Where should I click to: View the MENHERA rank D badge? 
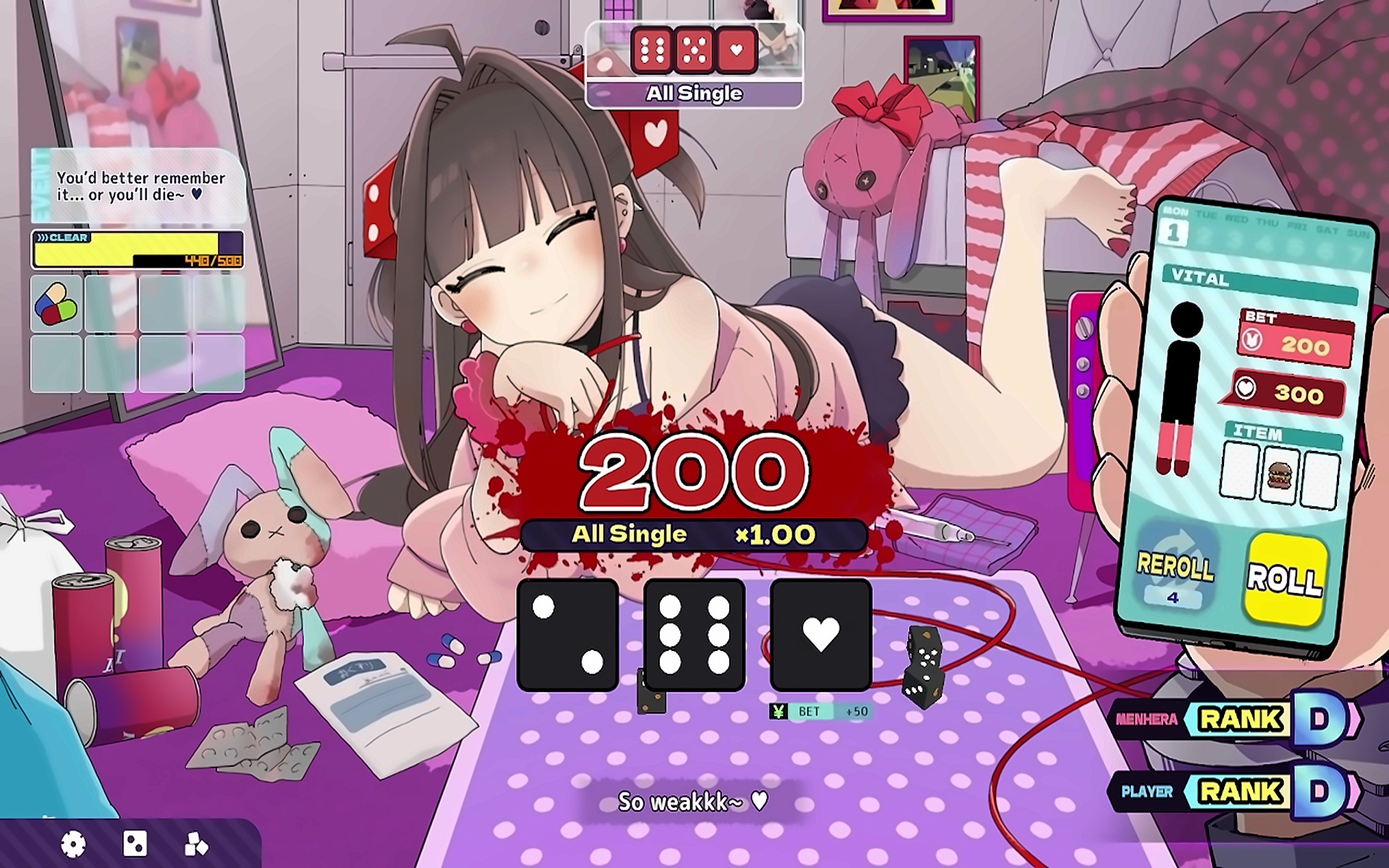point(1321,719)
